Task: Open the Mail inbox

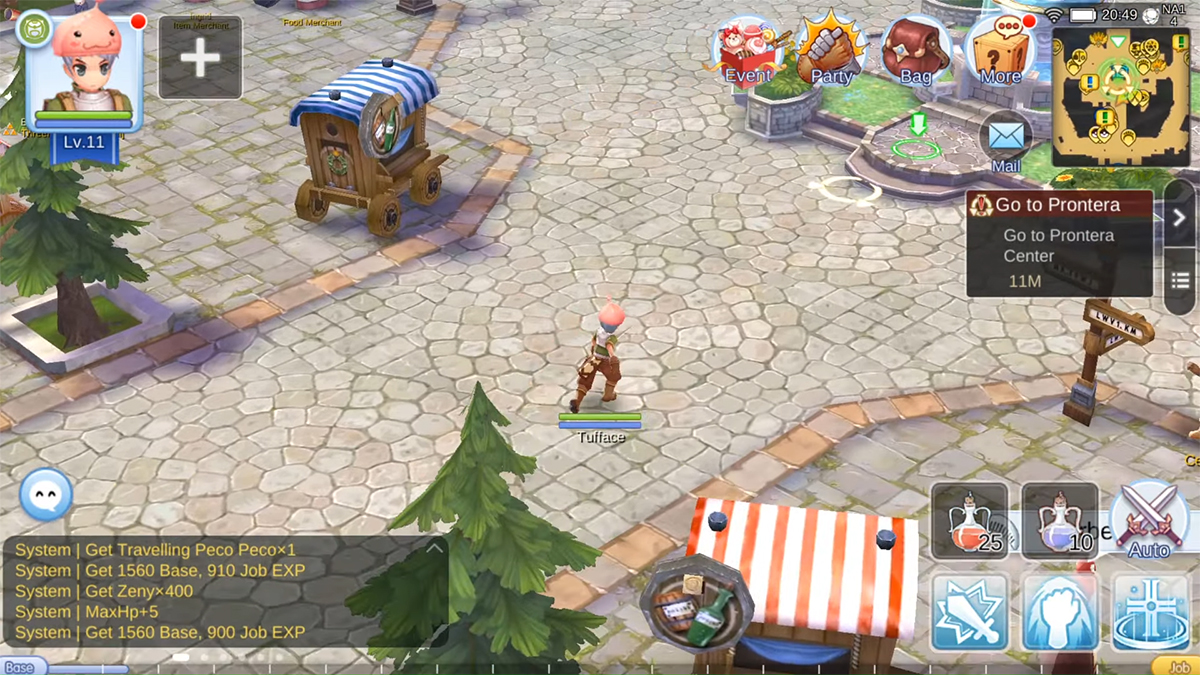Action: click(x=1005, y=142)
